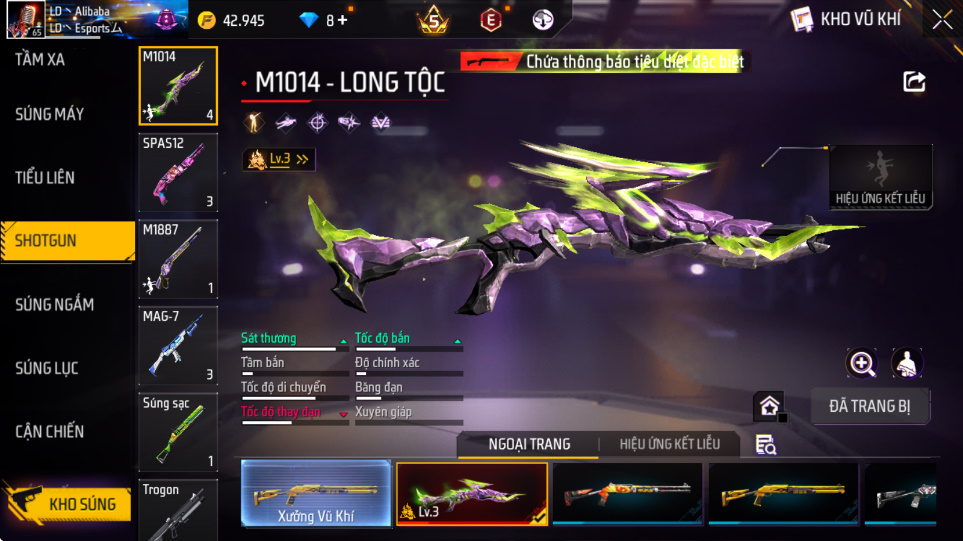
Task: Show the Cận Chiến weapons
Action: pos(49,432)
